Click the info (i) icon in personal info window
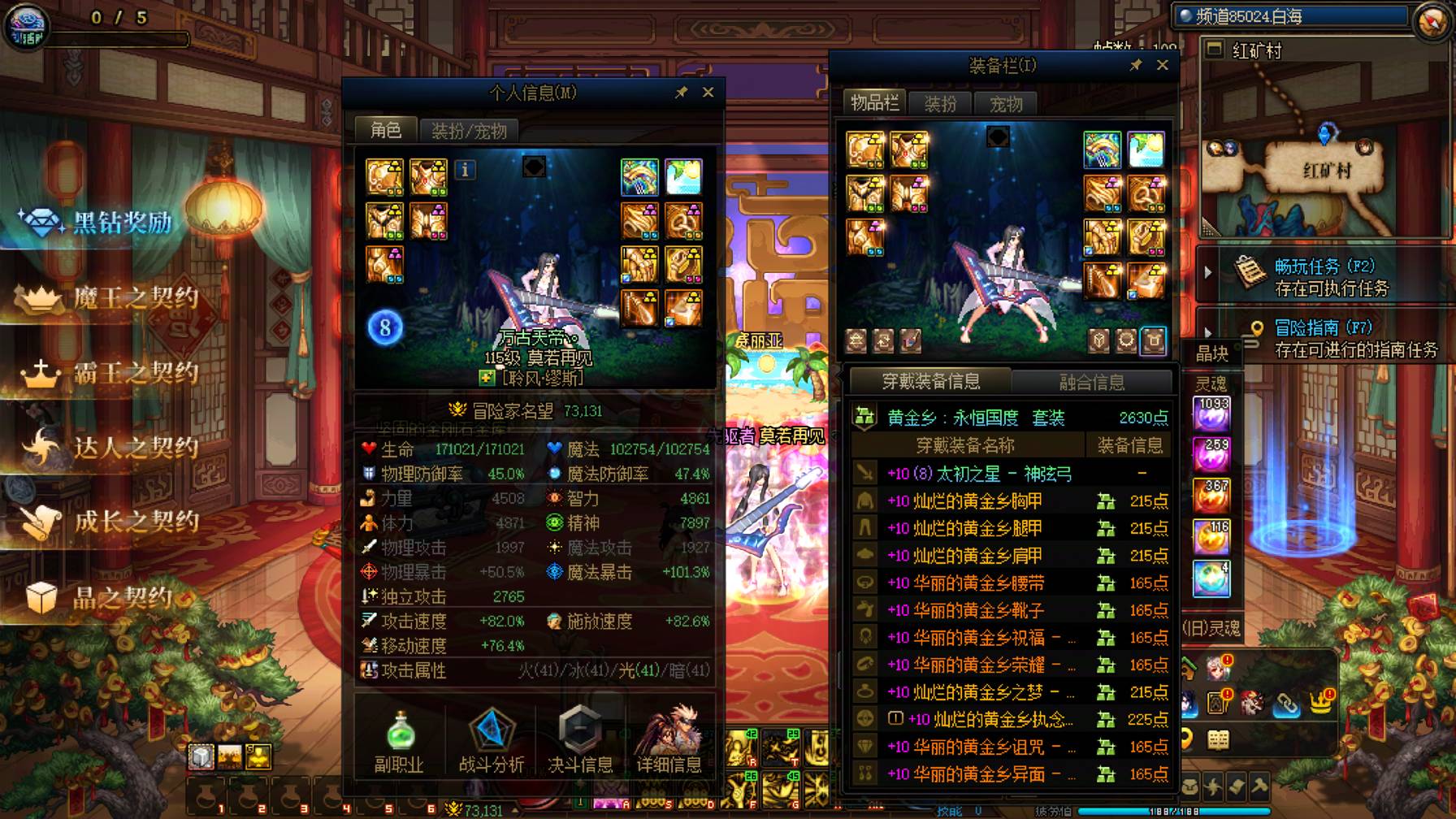 coord(466,171)
